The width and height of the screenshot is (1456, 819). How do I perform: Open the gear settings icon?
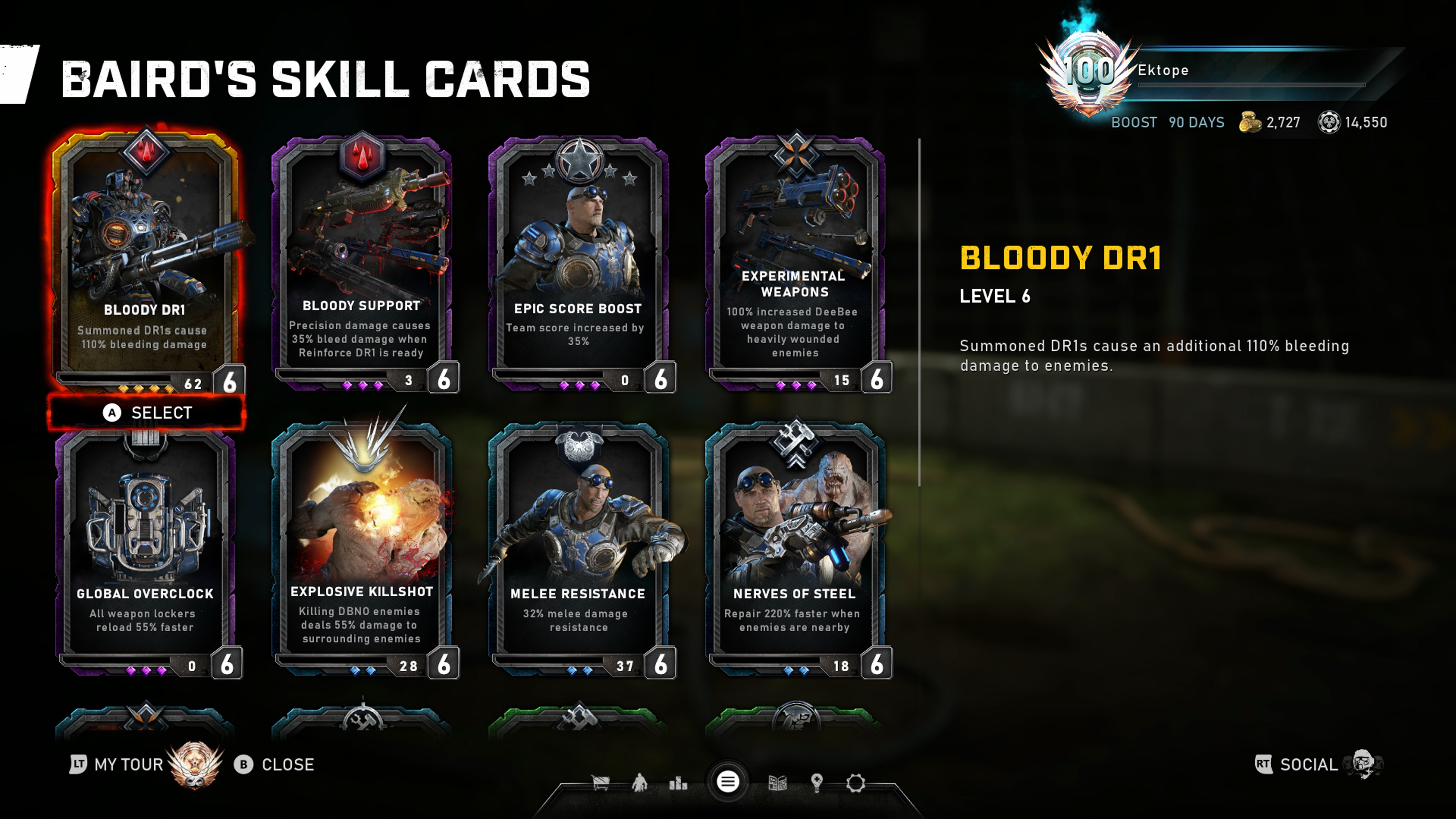(855, 783)
